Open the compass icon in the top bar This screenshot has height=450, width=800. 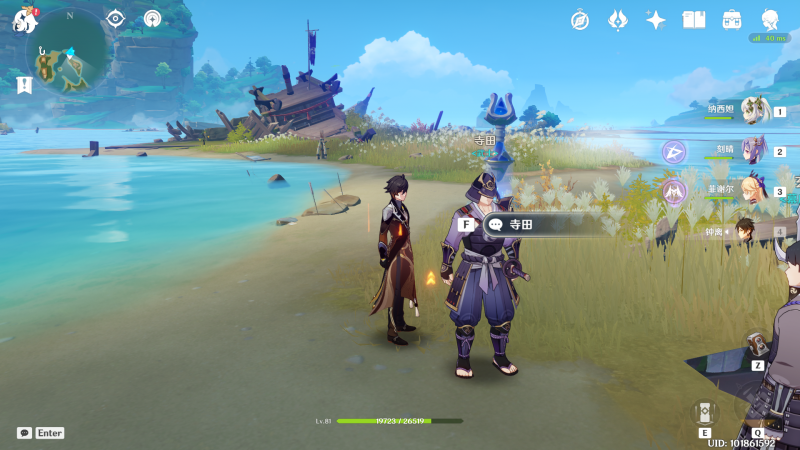coord(580,20)
